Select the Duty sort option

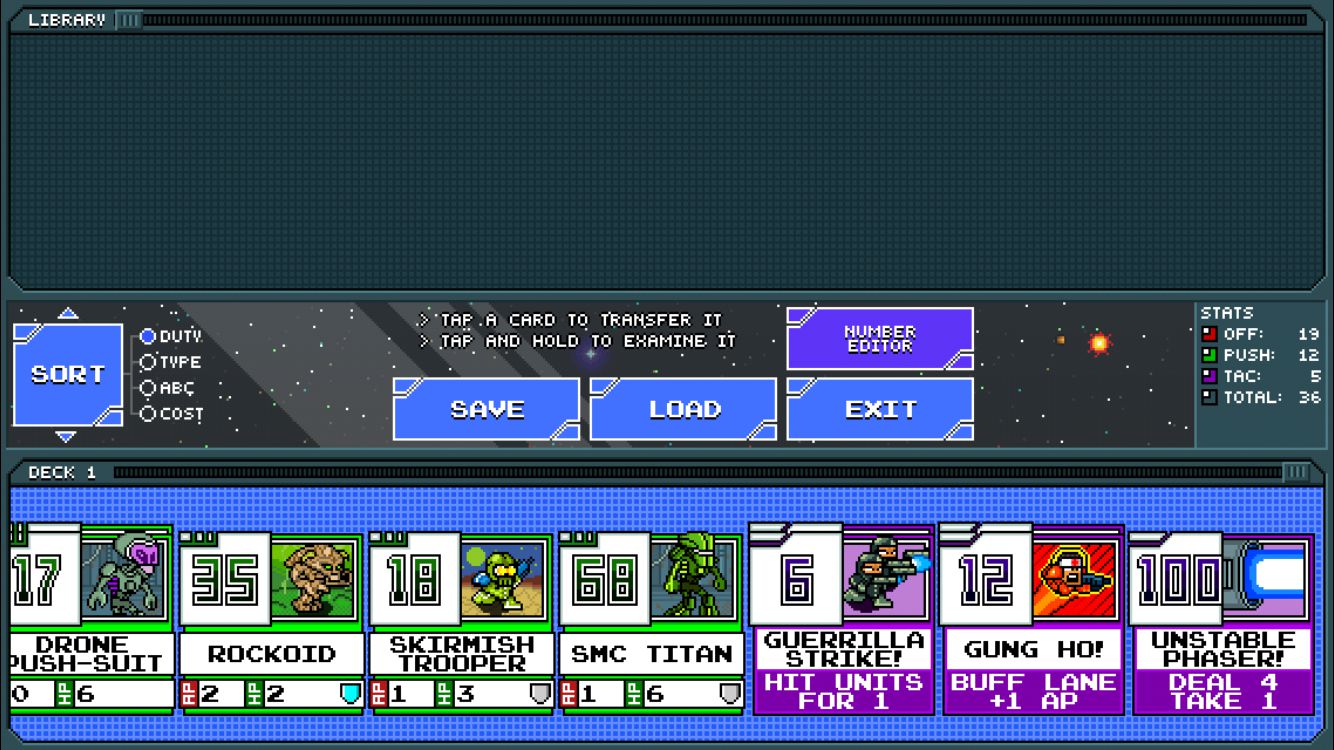[x=148, y=337]
